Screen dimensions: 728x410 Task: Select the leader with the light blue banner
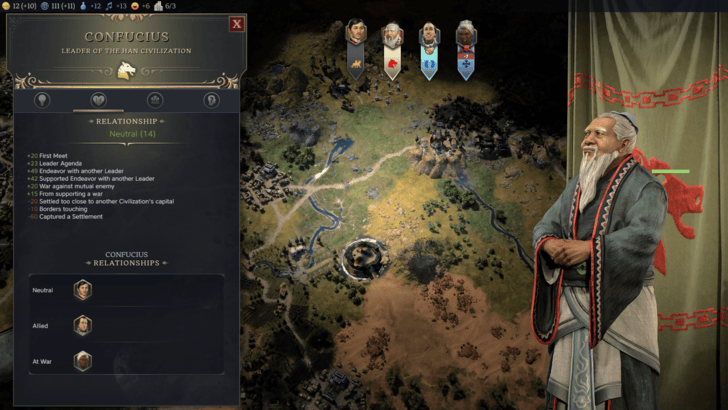click(x=429, y=50)
